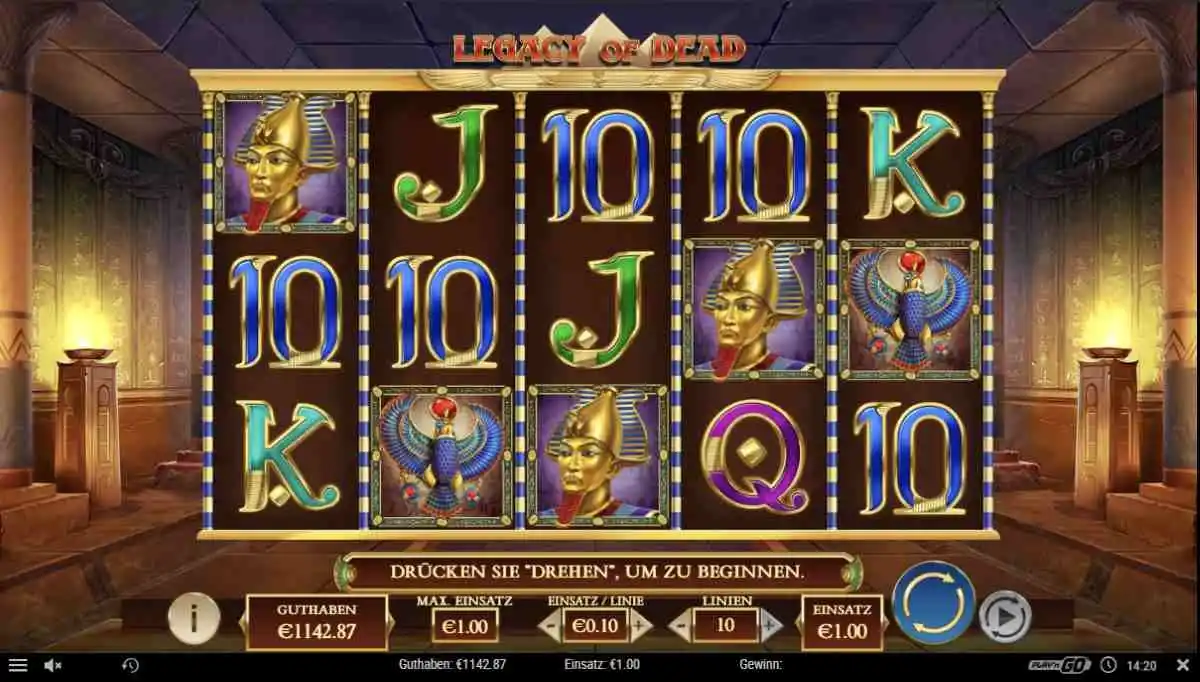Raise the number of Linien
This screenshot has height=682, width=1200.
point(770,627)
